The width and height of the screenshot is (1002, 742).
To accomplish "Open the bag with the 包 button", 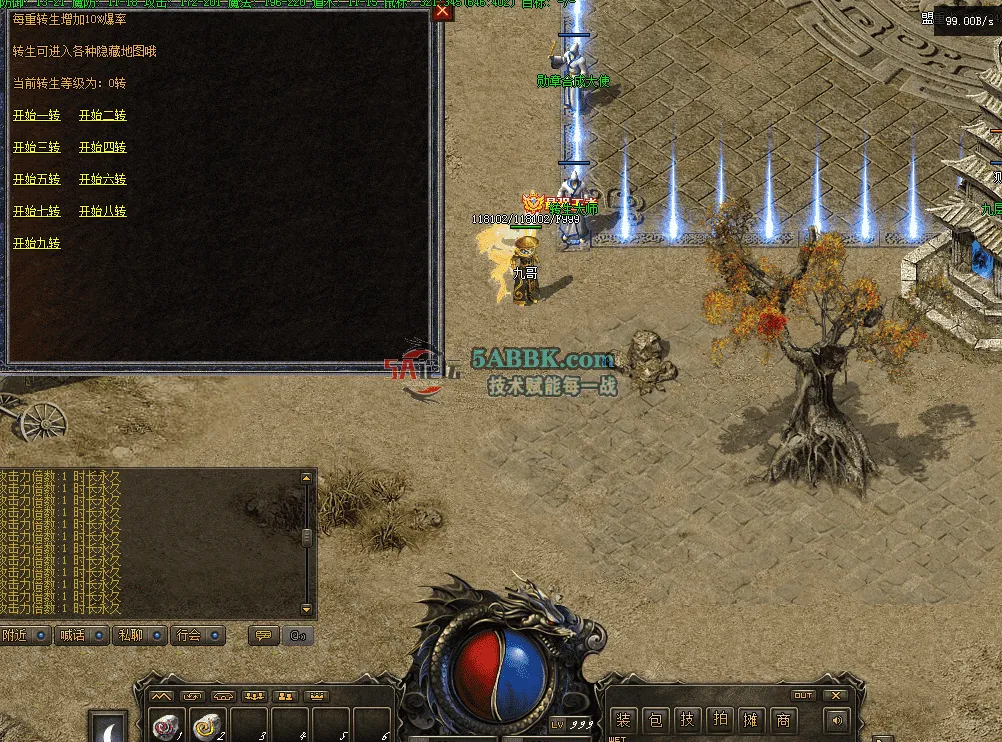I will [x=655, y=720].
